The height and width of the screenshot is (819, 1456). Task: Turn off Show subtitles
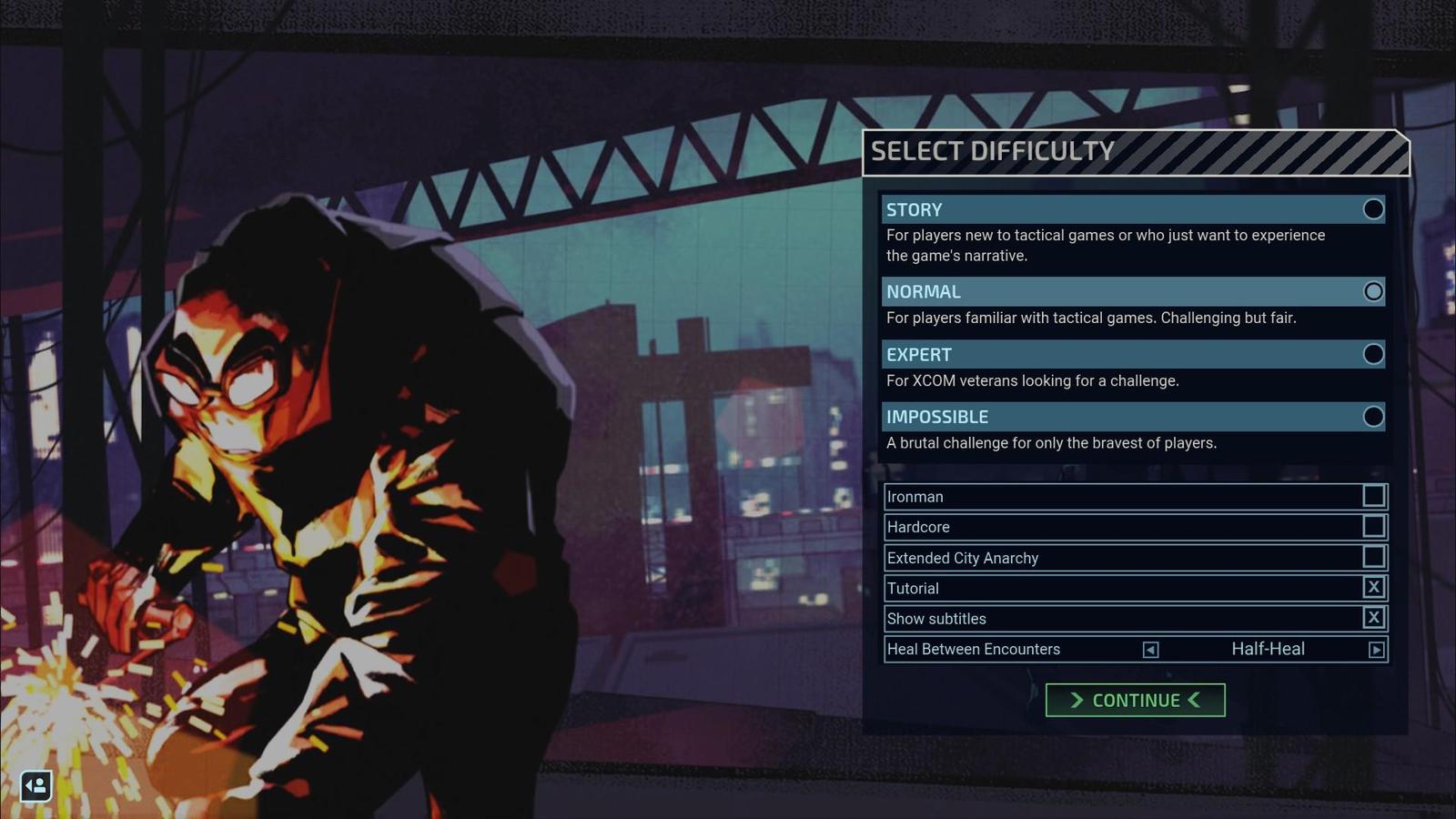pyautogui.click(x=1374, y=618)
